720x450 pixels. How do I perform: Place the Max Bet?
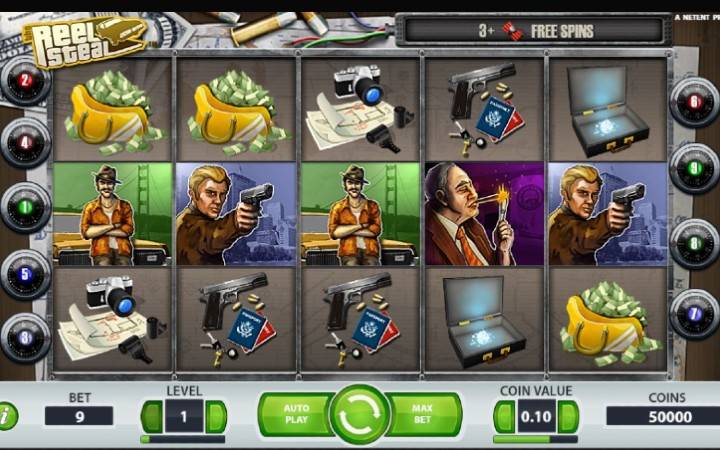(424, 414)
